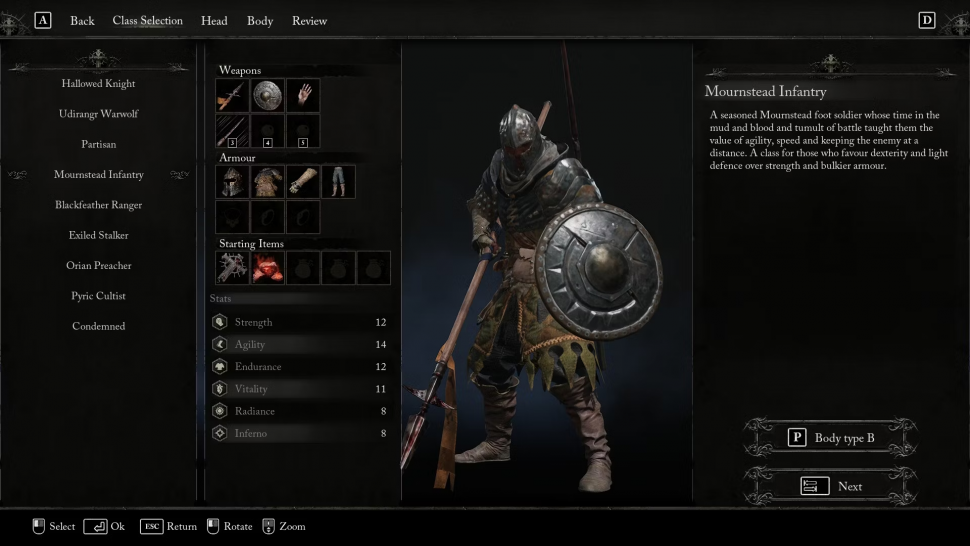Inspect the spear weapon slot
970x546 pixels.
[232, 96]
